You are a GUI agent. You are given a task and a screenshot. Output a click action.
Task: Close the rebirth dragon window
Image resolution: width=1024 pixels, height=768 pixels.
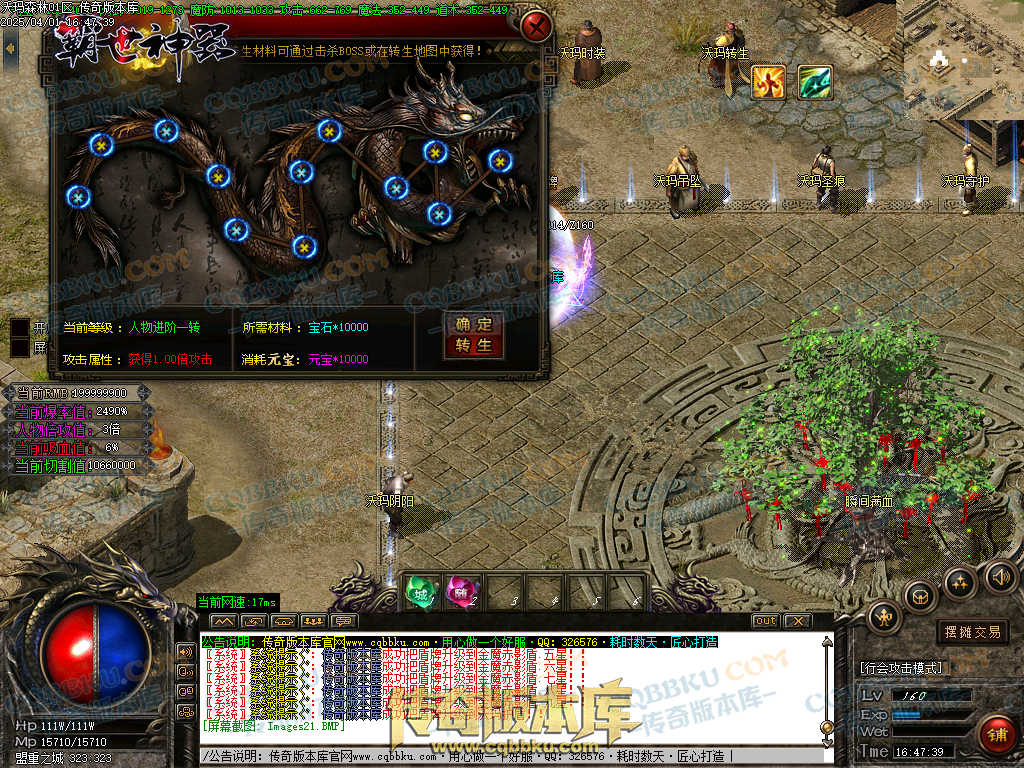point(538,25)
